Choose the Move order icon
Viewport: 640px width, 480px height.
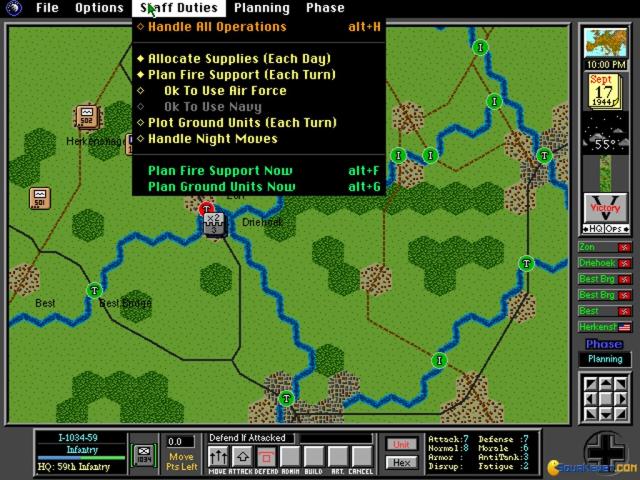217,458
